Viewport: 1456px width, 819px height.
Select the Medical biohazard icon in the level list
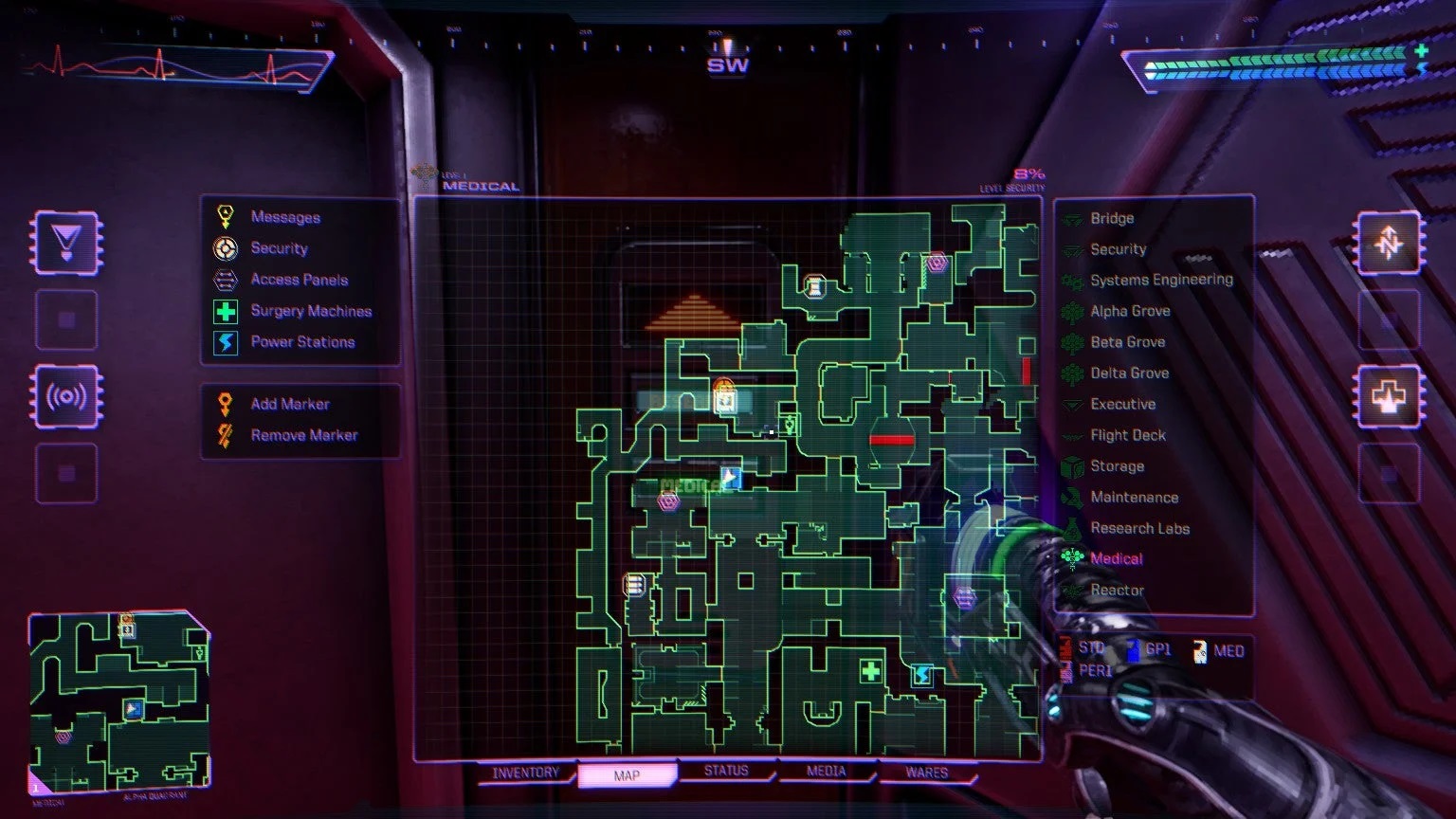point(1072,559)
